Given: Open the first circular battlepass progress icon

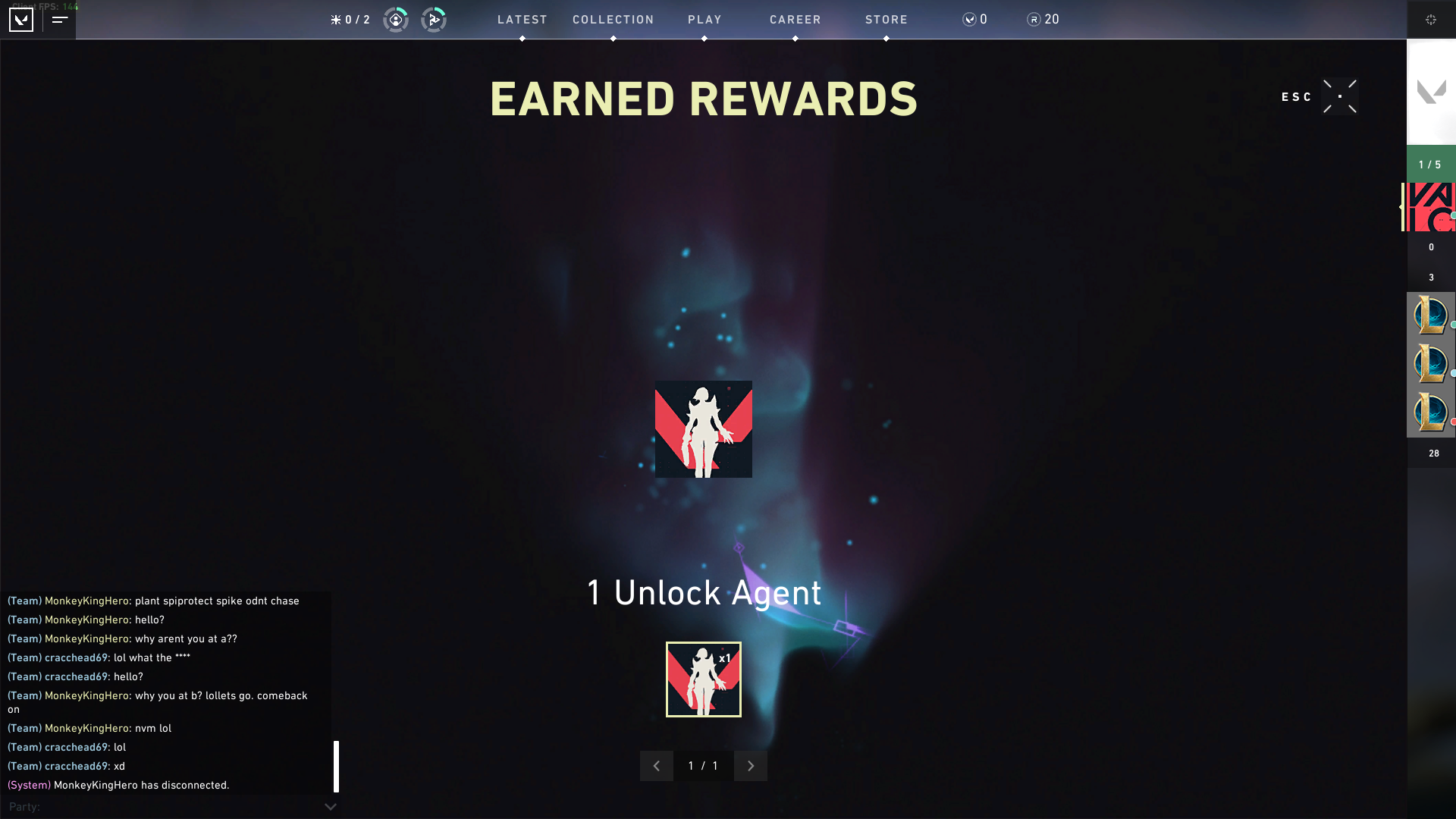Looking at the screenshot, I should coord(395,20).
